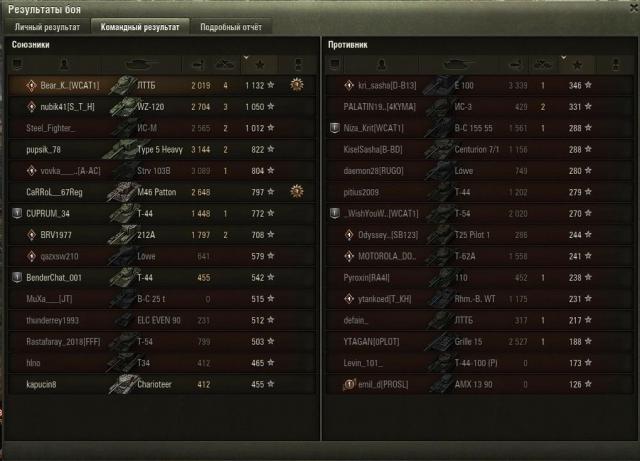Select the Командный результат tab
This screenshot has width=640, height=461.
point(139,27)
